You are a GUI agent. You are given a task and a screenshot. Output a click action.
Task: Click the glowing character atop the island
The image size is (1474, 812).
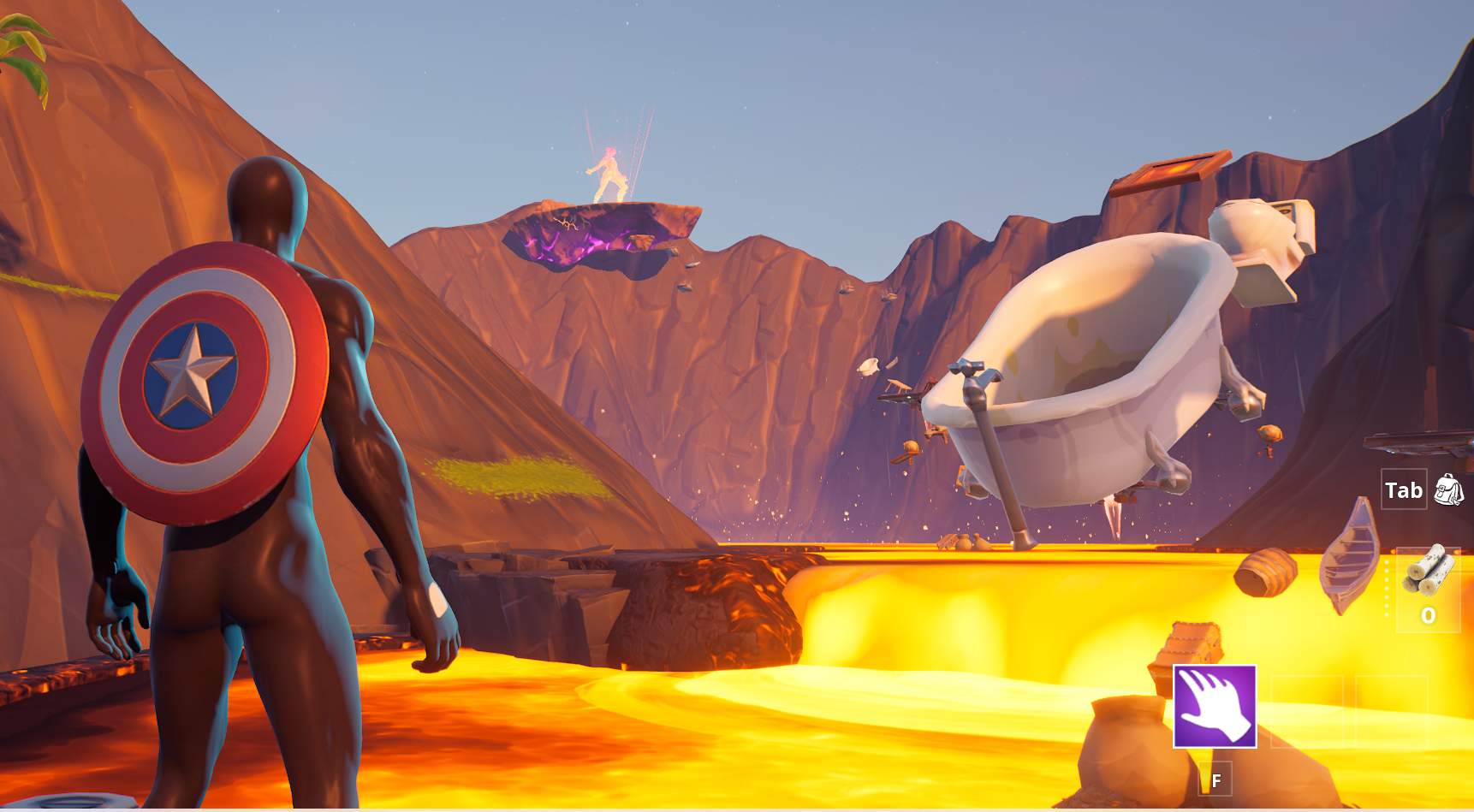point(609,171)
